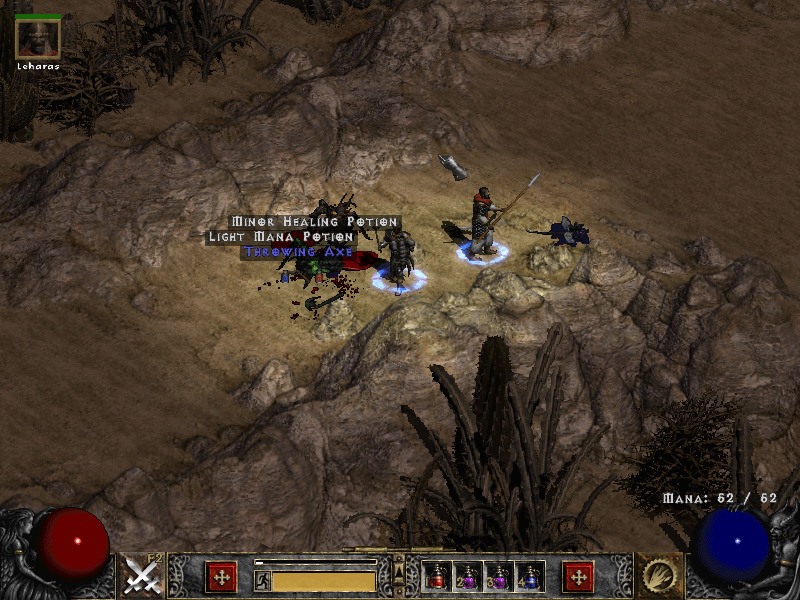The width and height of the screenshot is (800, 600).
Task: Use the red healing potion in belt
Action: 435,576
